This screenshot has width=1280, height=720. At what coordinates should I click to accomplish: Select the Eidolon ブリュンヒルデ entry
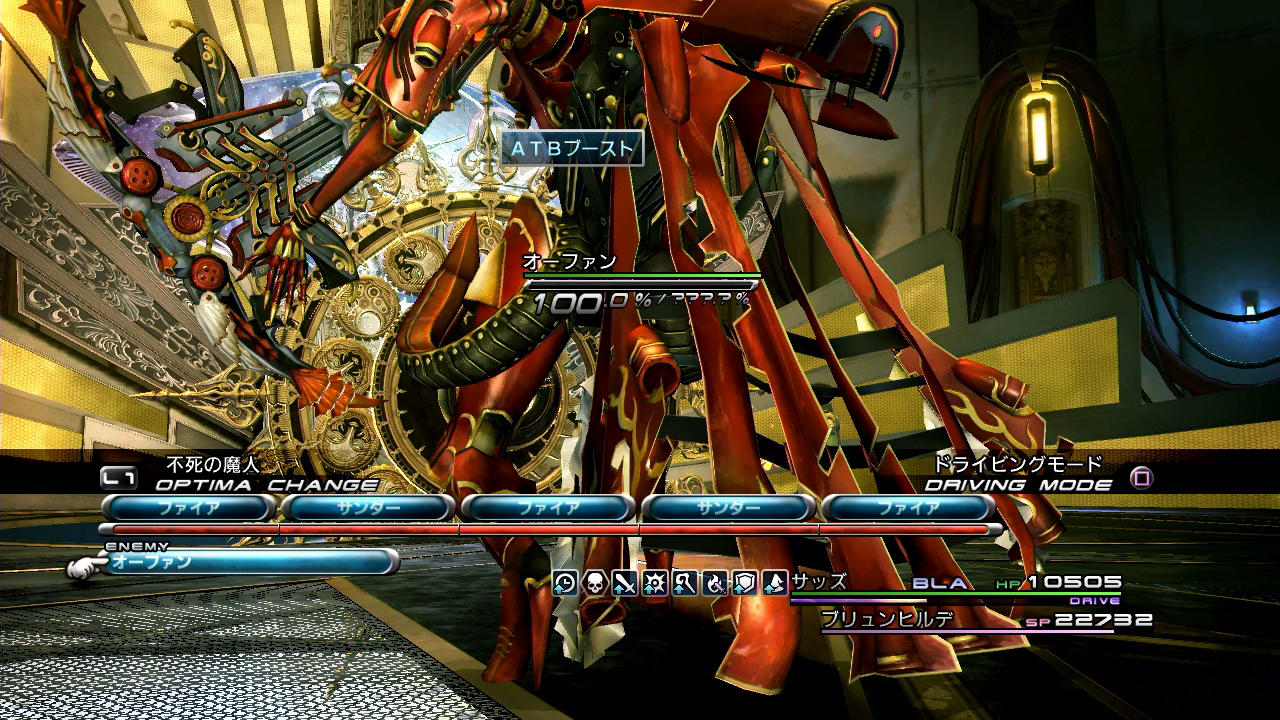[x=886, y=619]
